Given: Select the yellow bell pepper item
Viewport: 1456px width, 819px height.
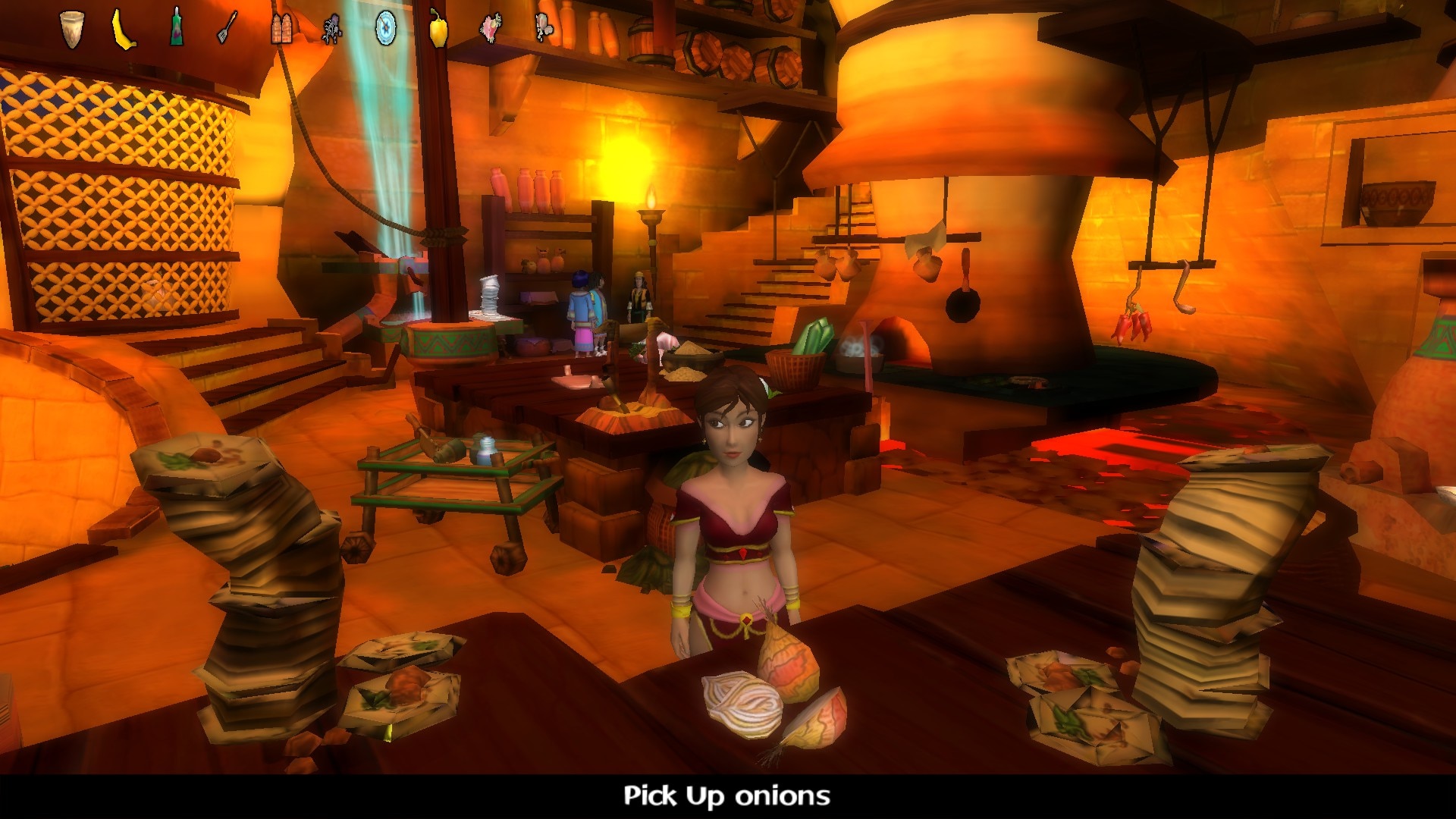Looking at the screenshot, I should click(438, 29).
